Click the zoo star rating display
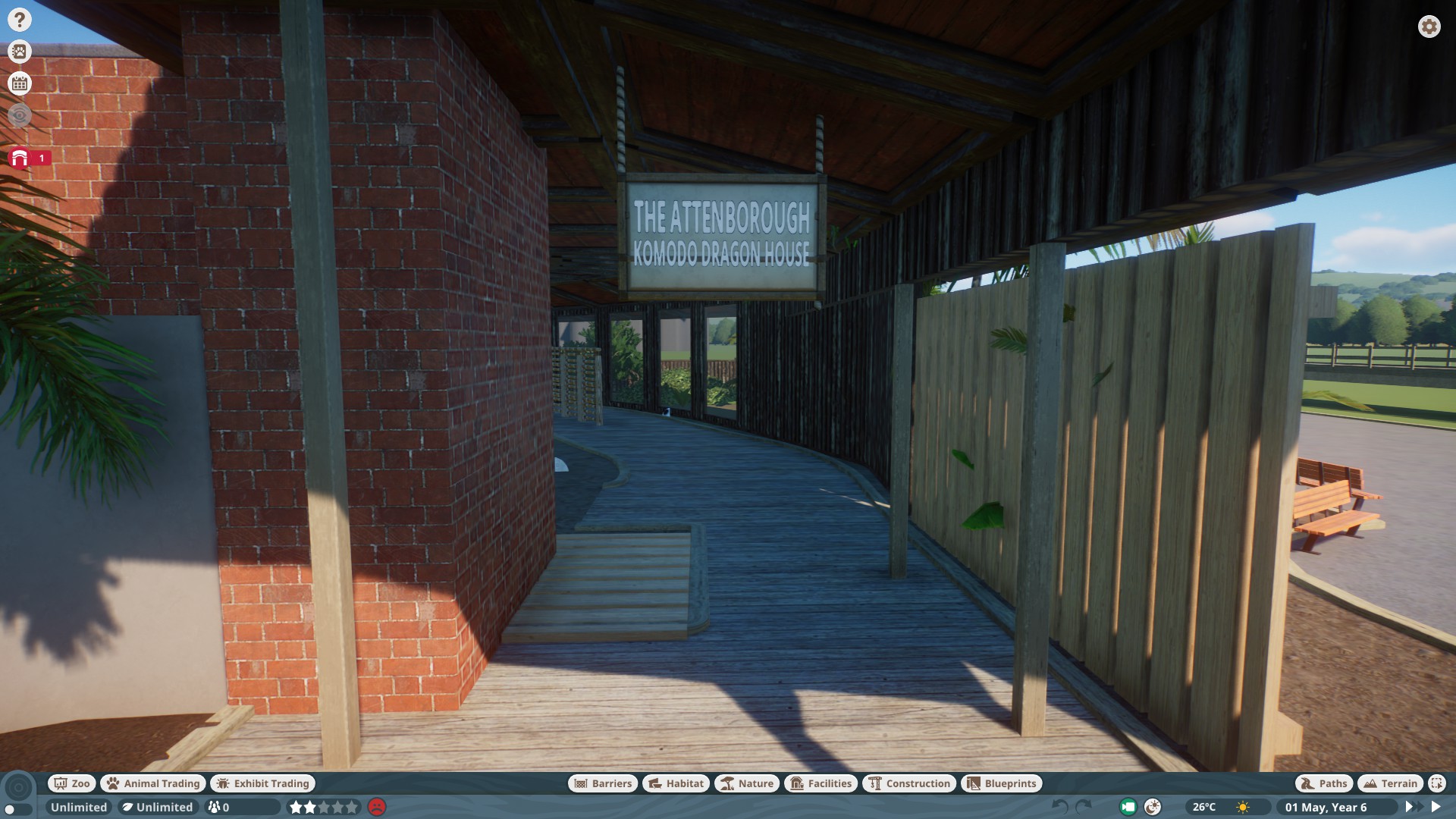1456x819 pixels. coord(322,807)
